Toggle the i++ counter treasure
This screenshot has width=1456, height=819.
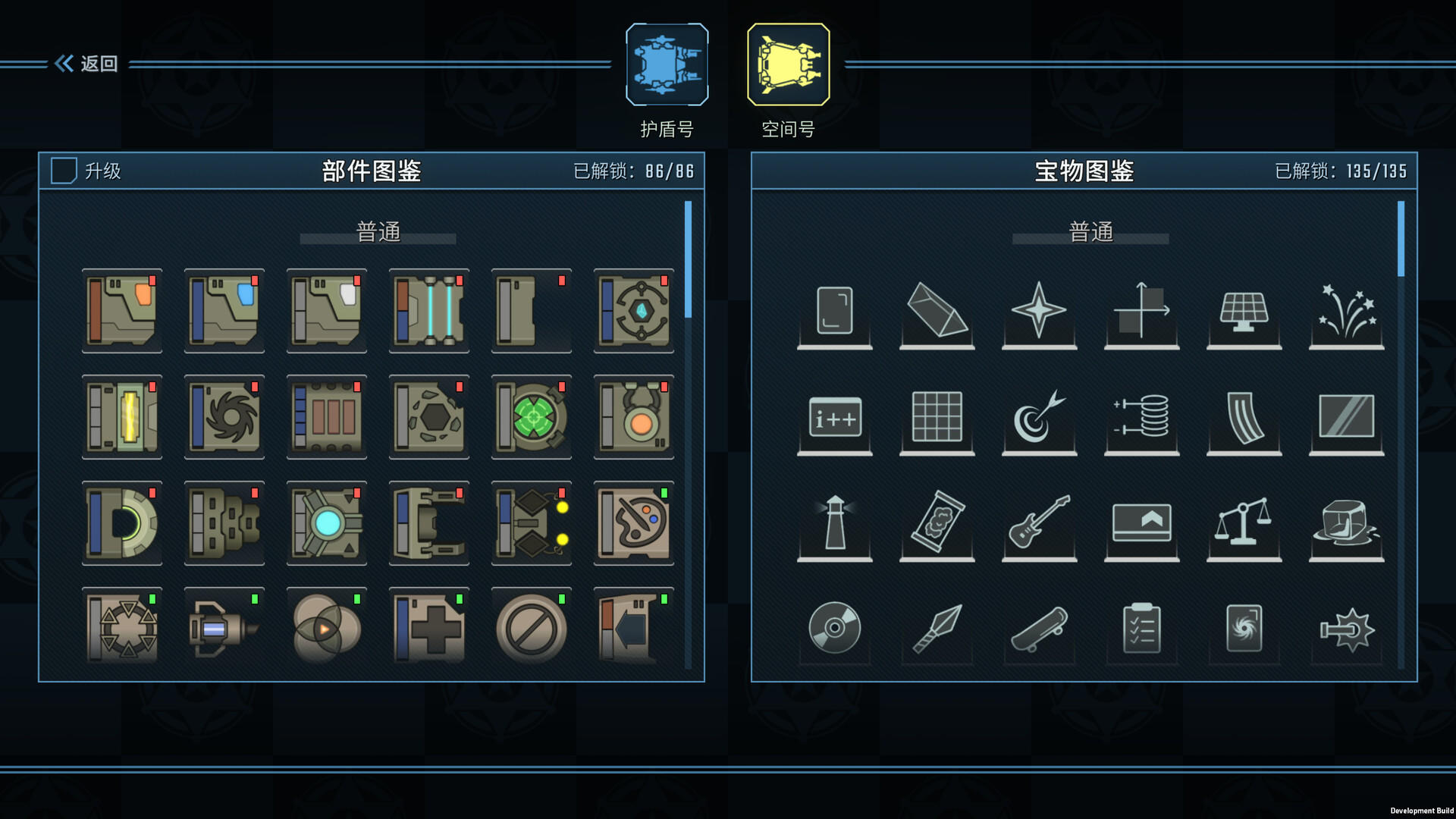click(834, 421)
